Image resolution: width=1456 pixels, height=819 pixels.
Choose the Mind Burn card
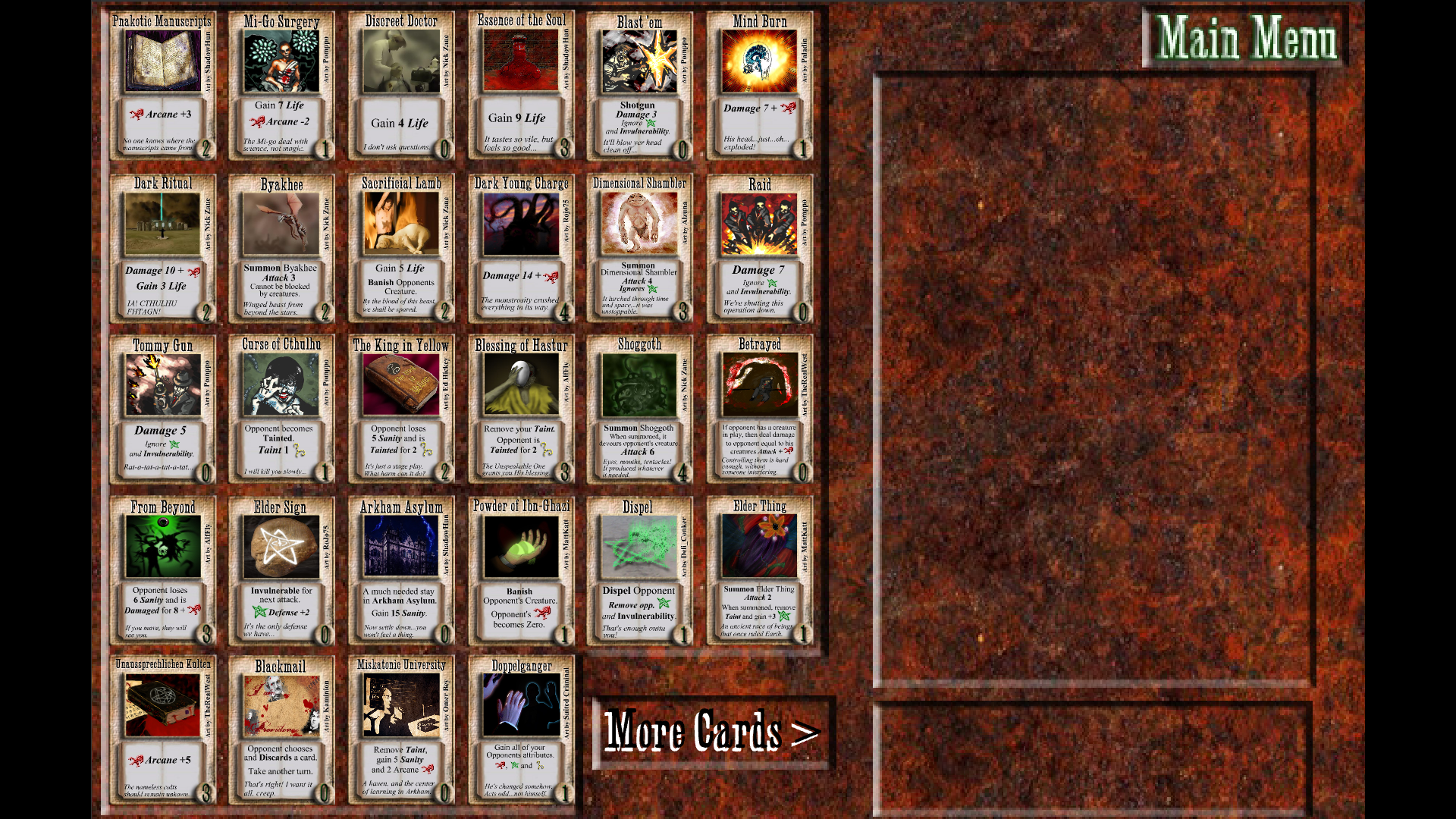point(759,85)
